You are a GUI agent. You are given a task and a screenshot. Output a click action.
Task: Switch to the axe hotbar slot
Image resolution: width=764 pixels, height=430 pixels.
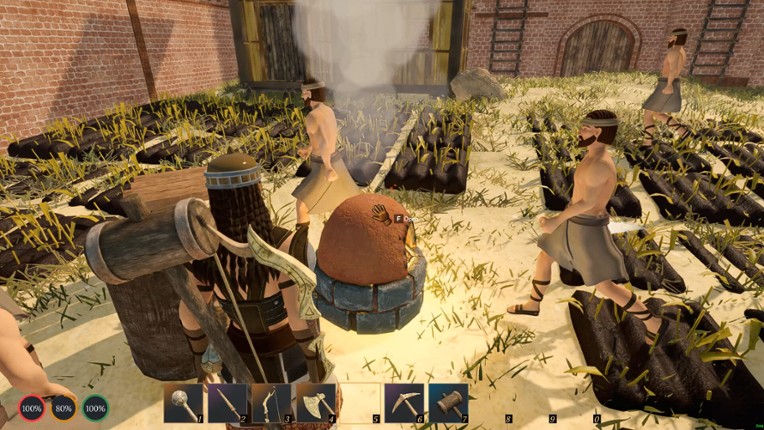pyautogui.click(x=316, y=403)
